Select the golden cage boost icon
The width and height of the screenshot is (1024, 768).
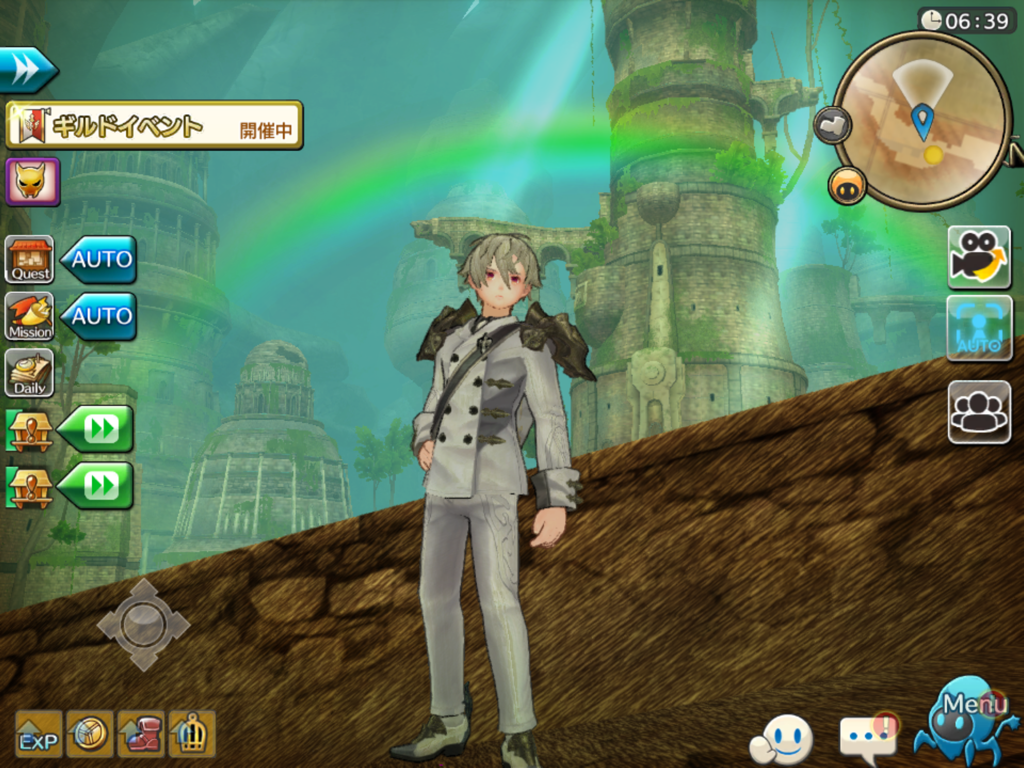(x=192, y=734)
